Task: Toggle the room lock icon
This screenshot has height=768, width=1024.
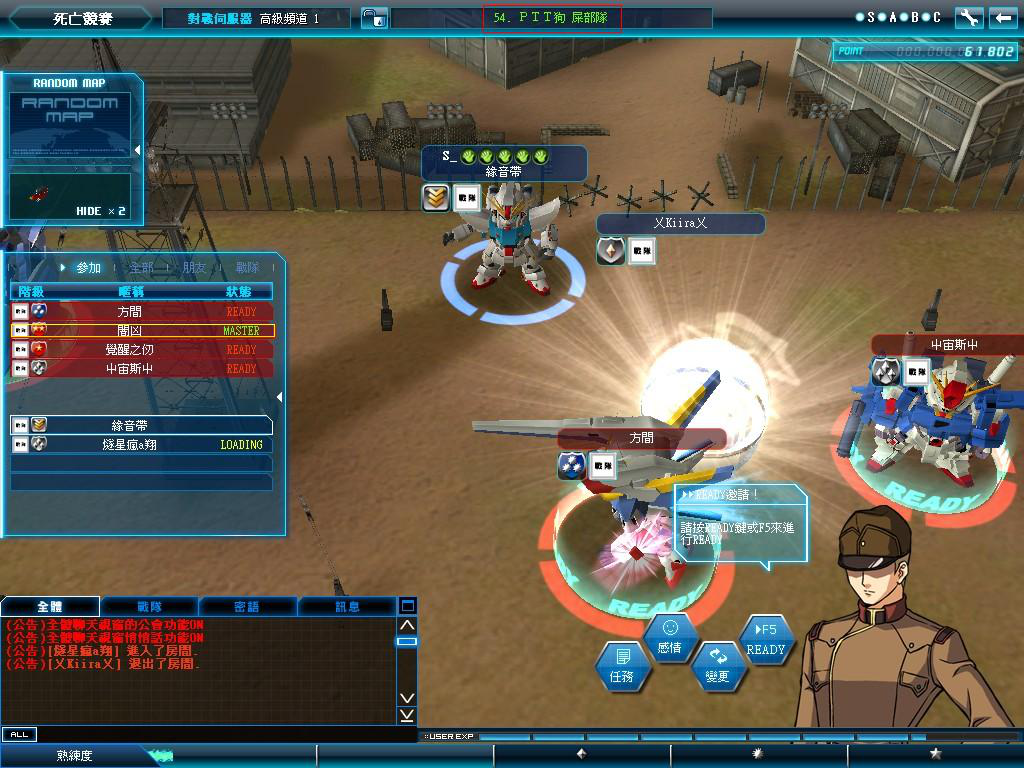Action: [x=372, y=18]
